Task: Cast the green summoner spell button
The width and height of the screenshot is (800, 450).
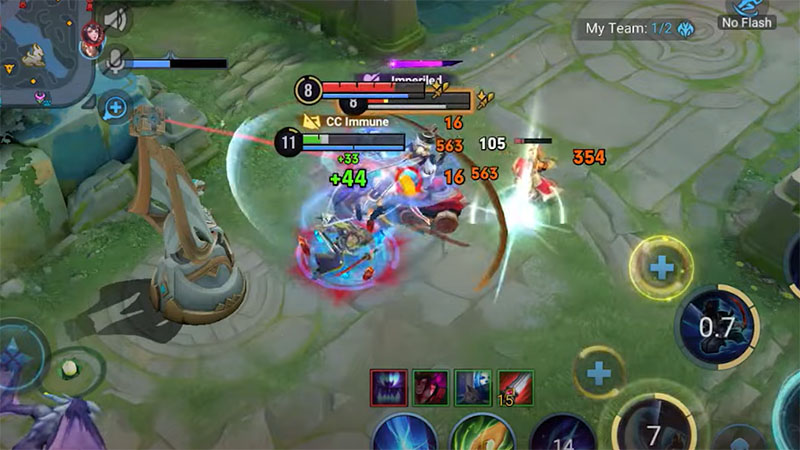Action: click(x=482, y=434)
